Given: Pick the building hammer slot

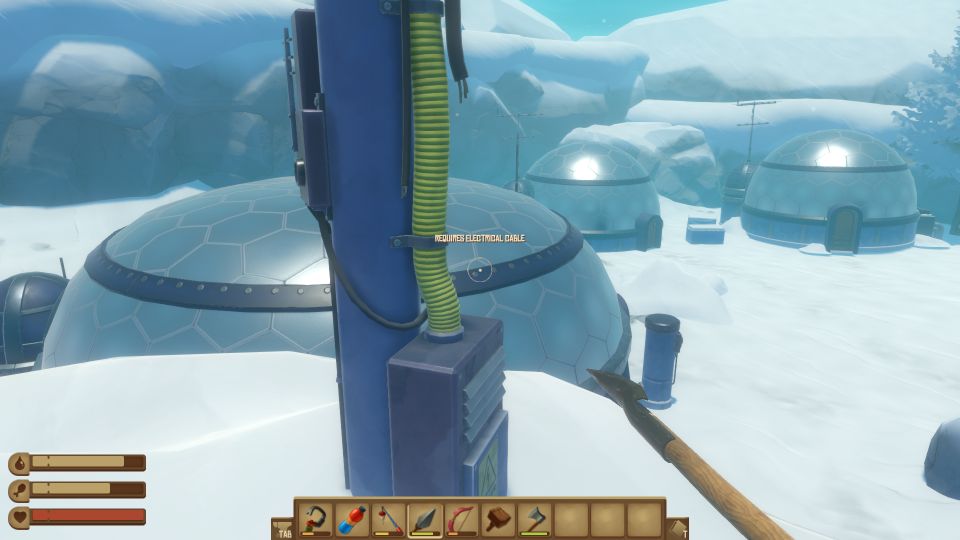Looking at the screenshot, I should 498,520.
